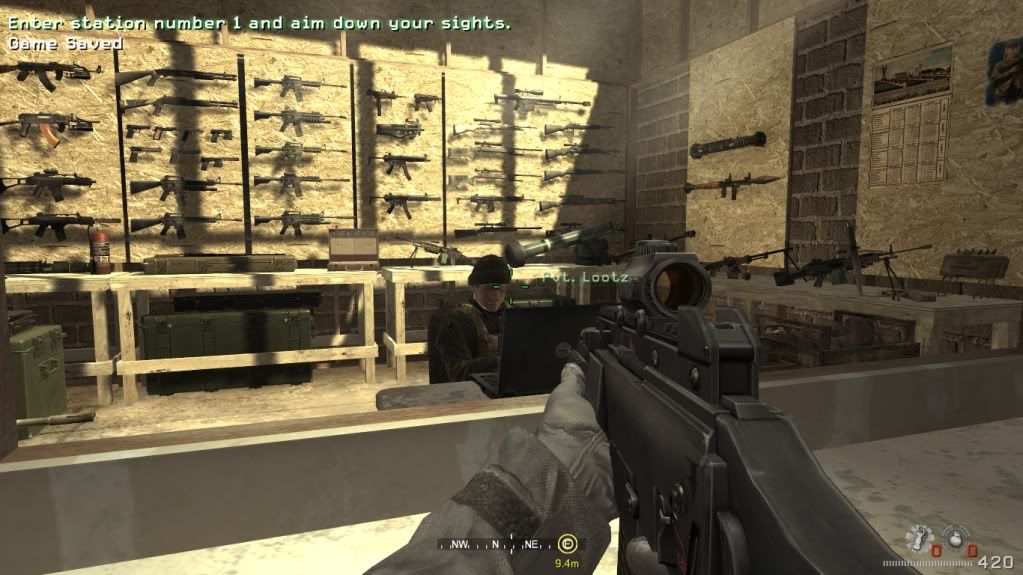Click the compass heading strip
The image size is (1023, 575).
point(496,545)
